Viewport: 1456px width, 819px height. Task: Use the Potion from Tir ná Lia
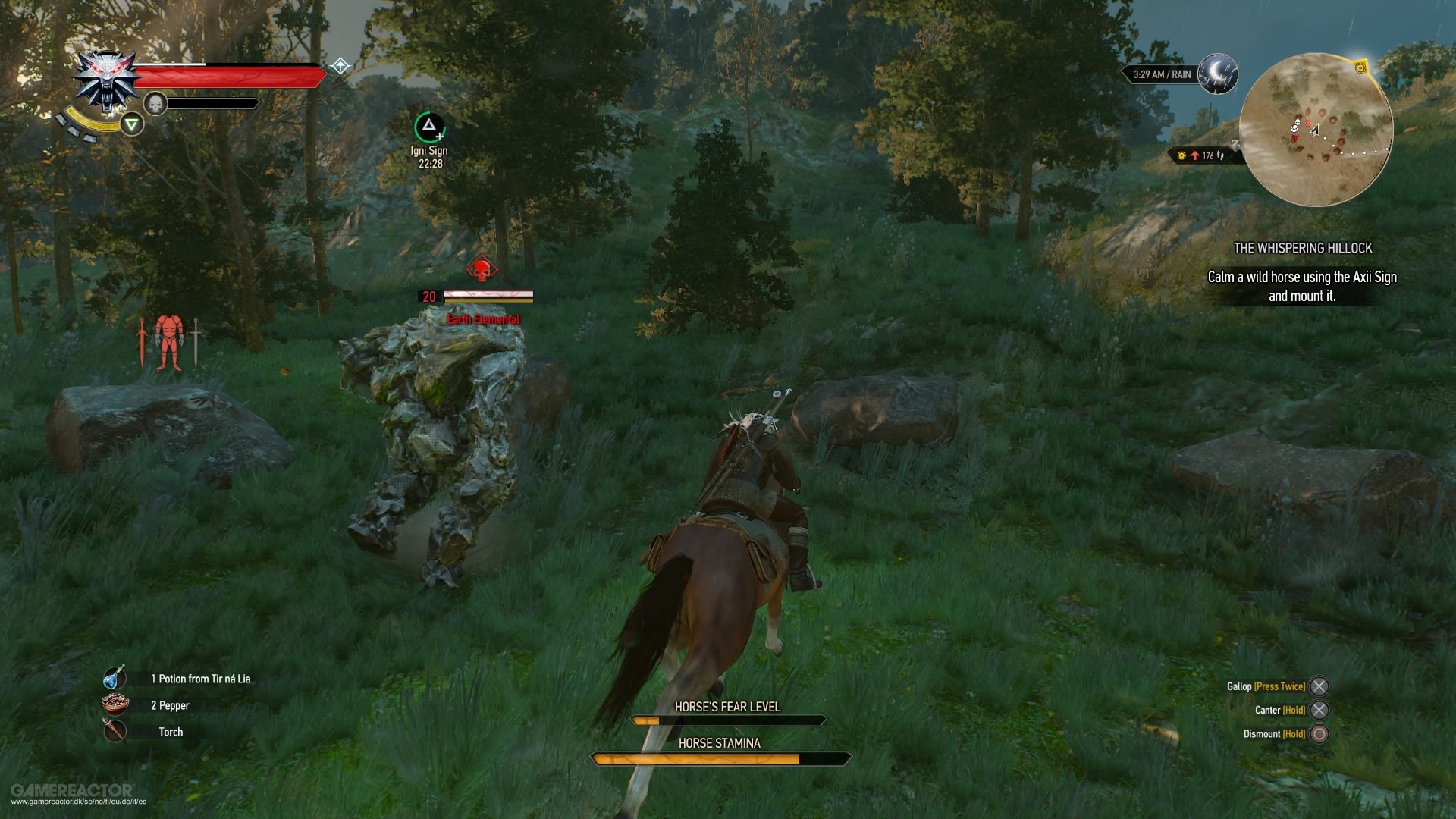[x=115, y=678]
